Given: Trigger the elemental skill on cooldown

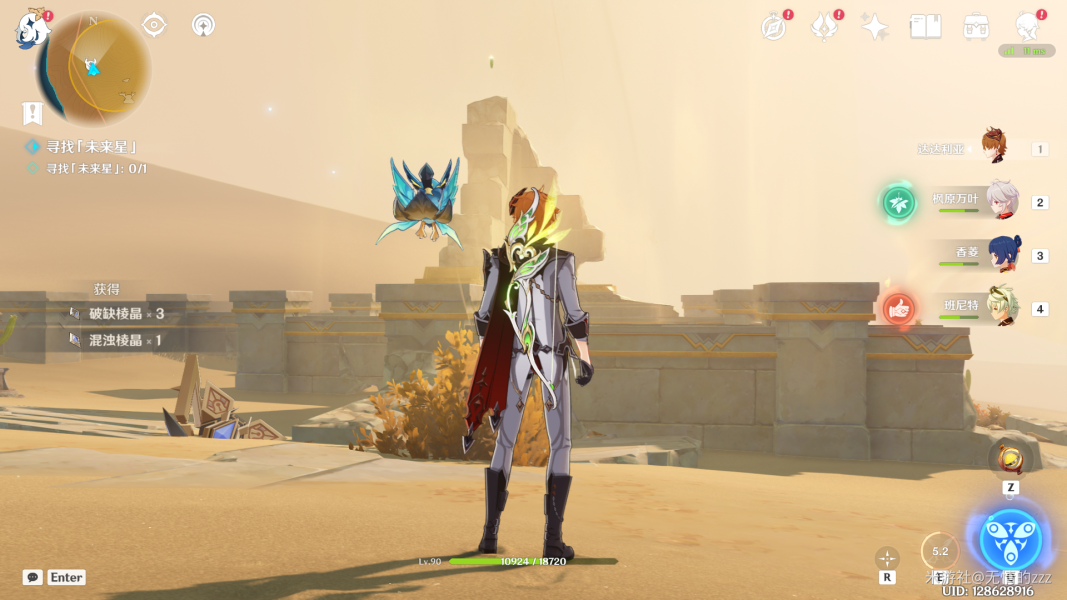Looking at the screenshot, I should [x=939, y=551].
